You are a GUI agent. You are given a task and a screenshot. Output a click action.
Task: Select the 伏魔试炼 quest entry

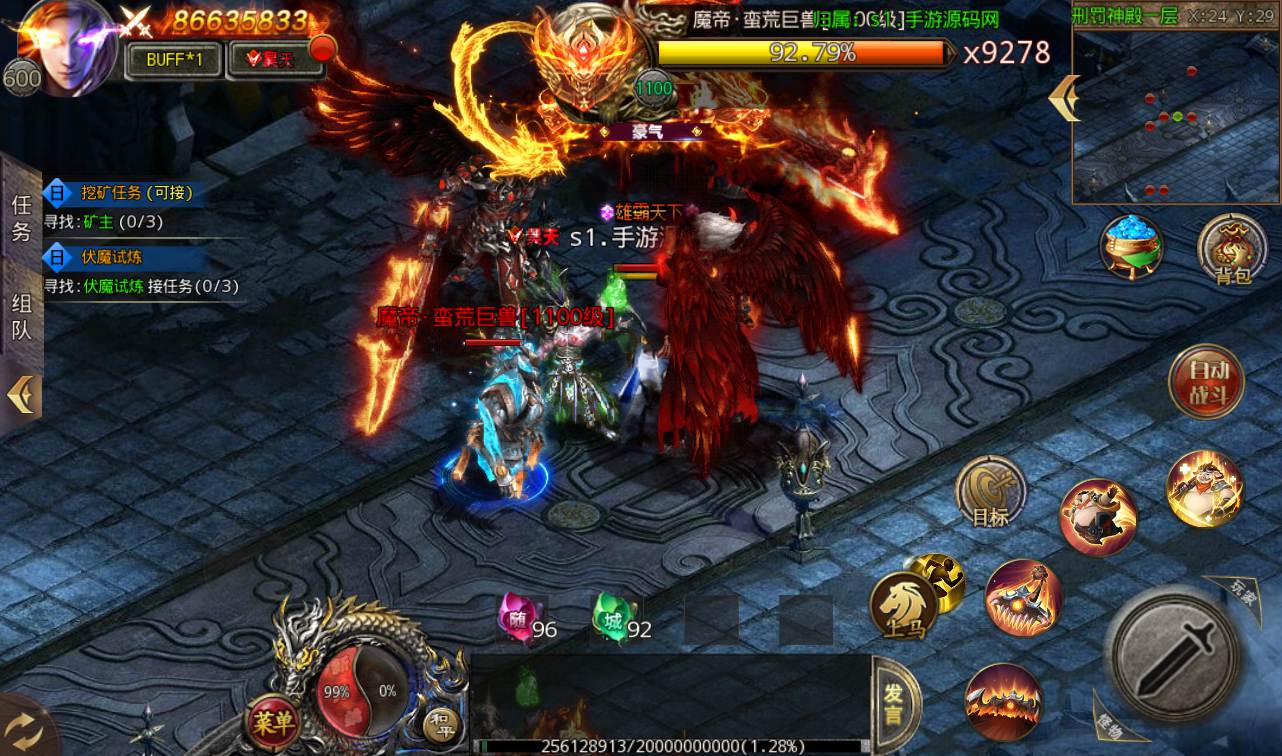(112, 257)
